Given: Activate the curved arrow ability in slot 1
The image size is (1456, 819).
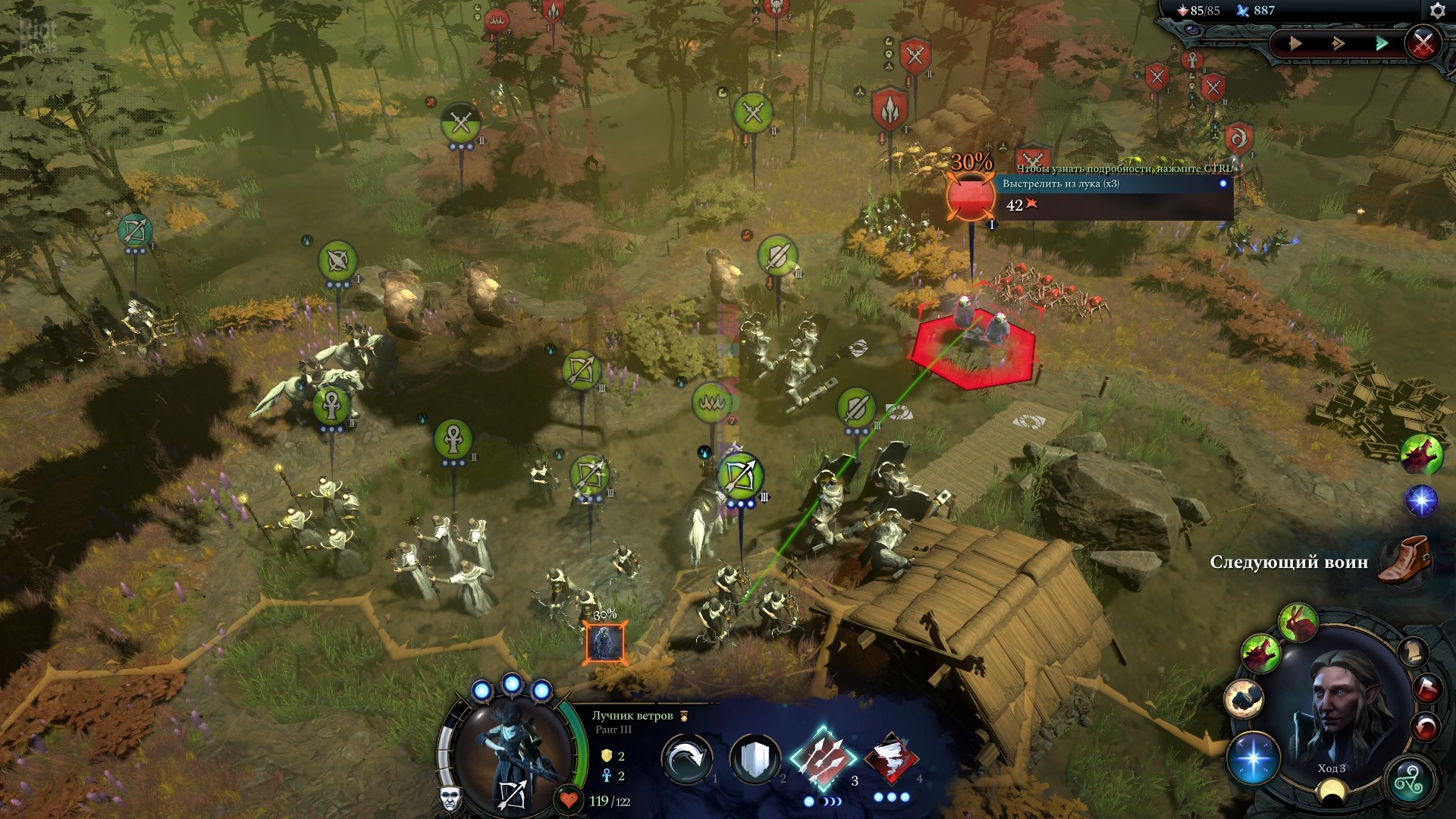Looking at the screenshot, I should (686, 759).
